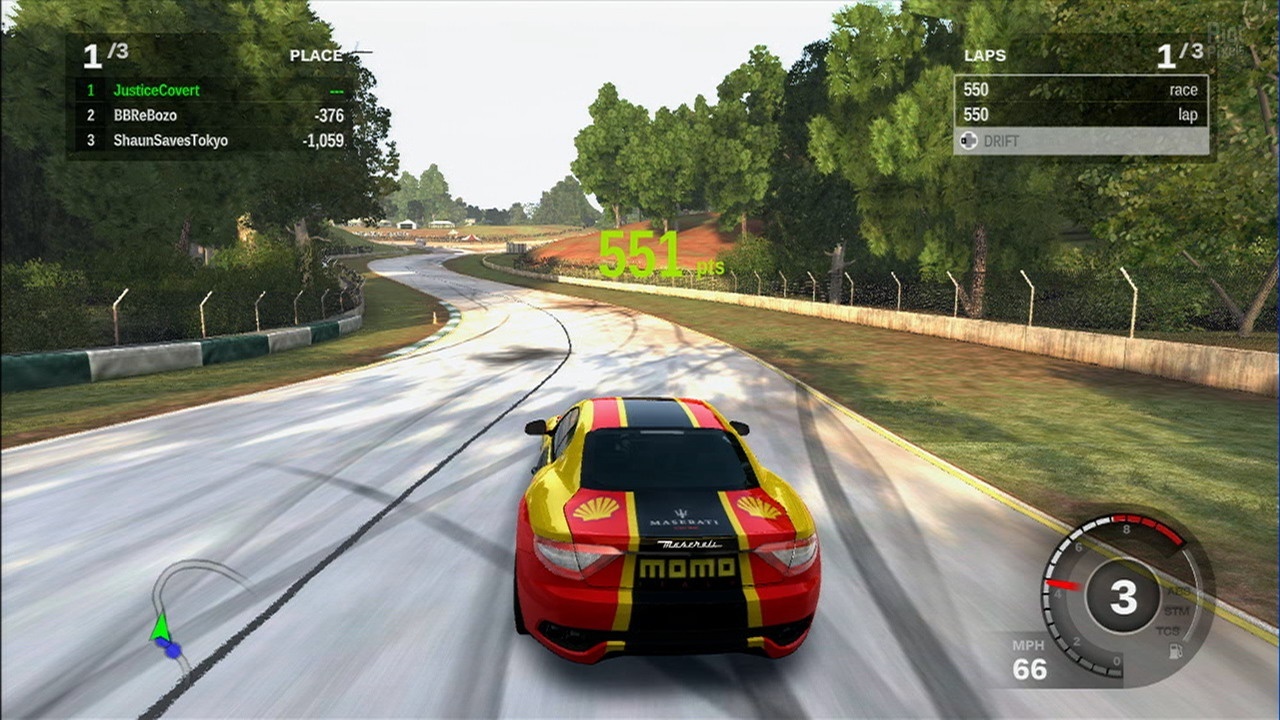Click the fuel pump icon on tachometer
Image resolution: width=1280 pixels, height=720 pixels.
coord(1176,651)
